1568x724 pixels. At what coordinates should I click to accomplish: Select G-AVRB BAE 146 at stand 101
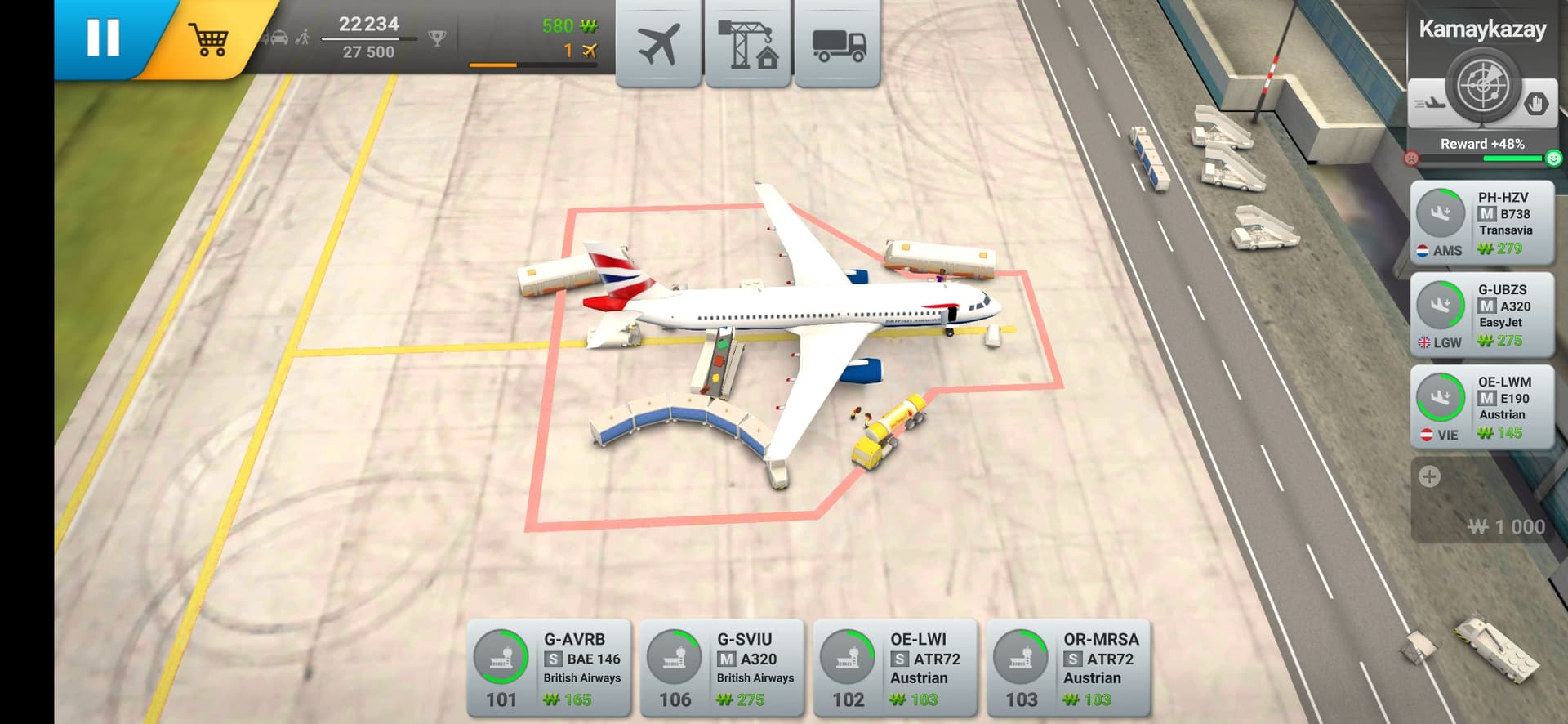coord(550,668)
